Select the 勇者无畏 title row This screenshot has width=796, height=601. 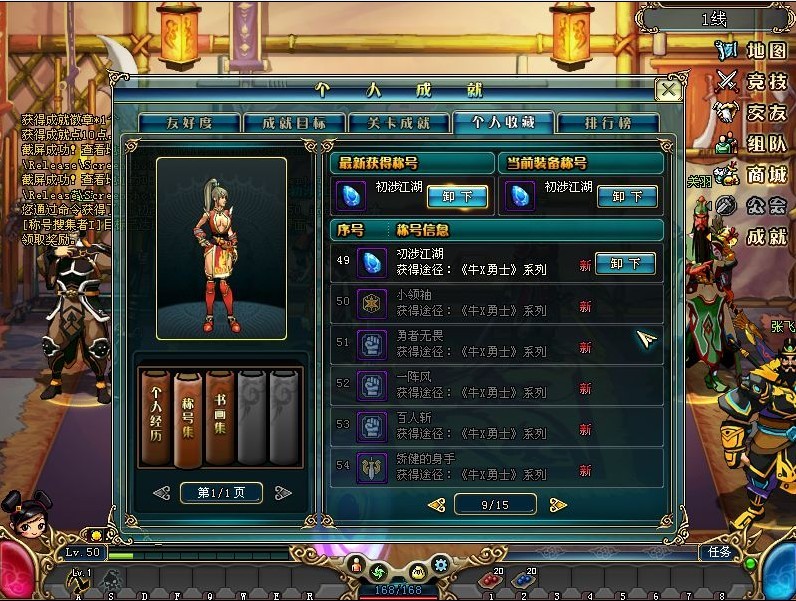click(x=496, y=345)
